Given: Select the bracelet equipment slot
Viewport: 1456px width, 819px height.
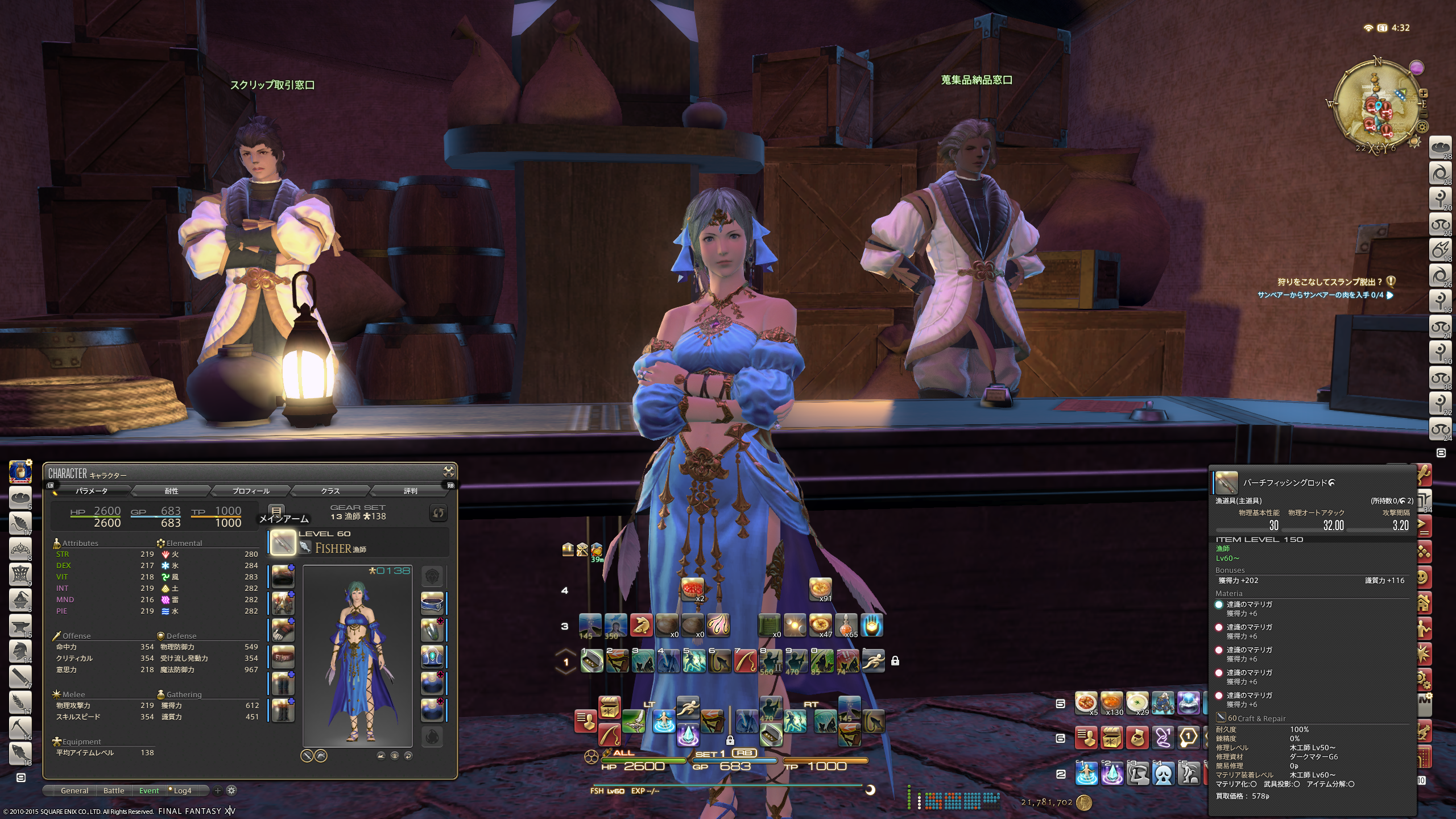Looking at the screenshot, I should click(x=432, y=657).
